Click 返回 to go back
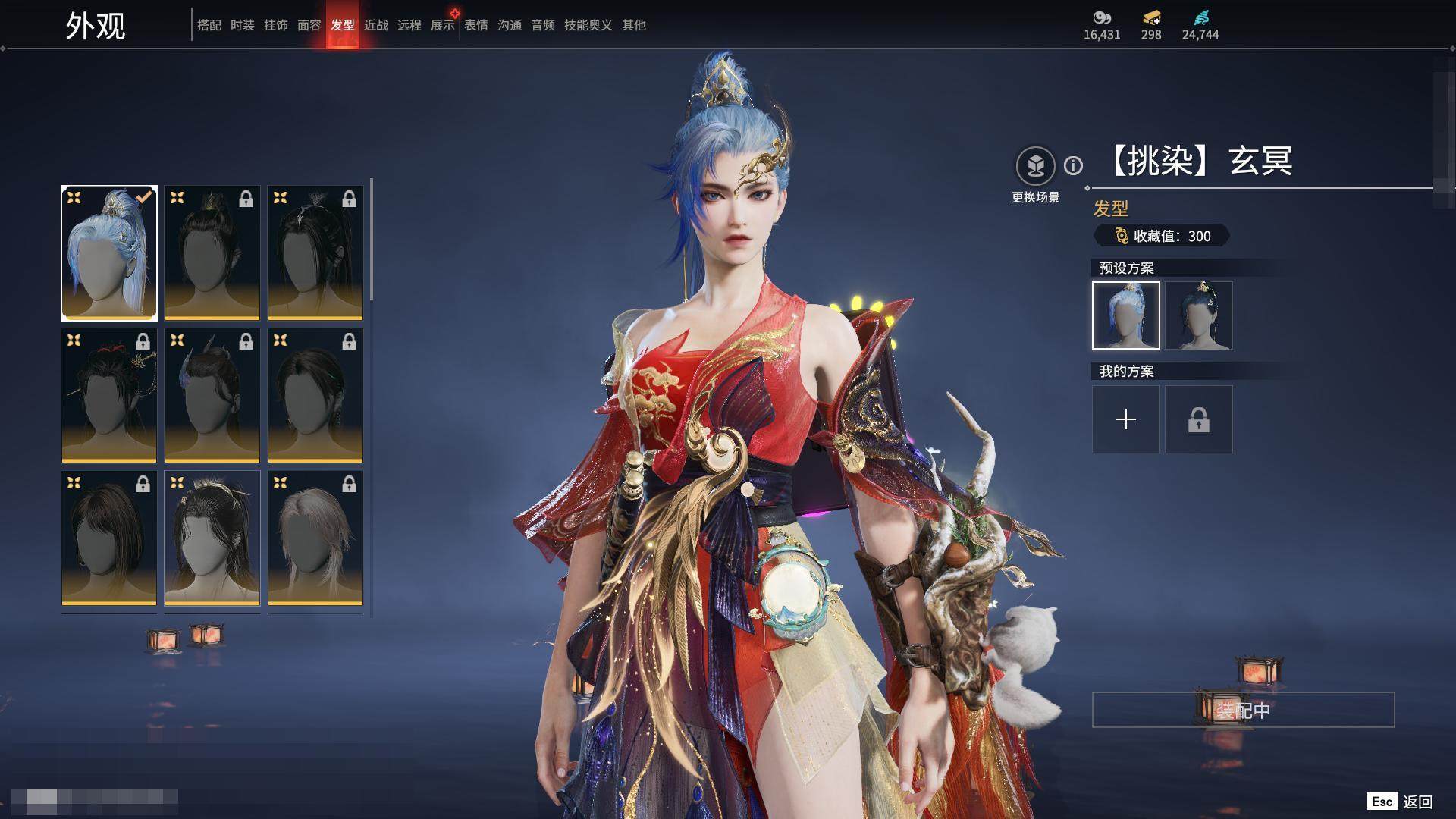1456x819 pixels. pos(1417,802)
